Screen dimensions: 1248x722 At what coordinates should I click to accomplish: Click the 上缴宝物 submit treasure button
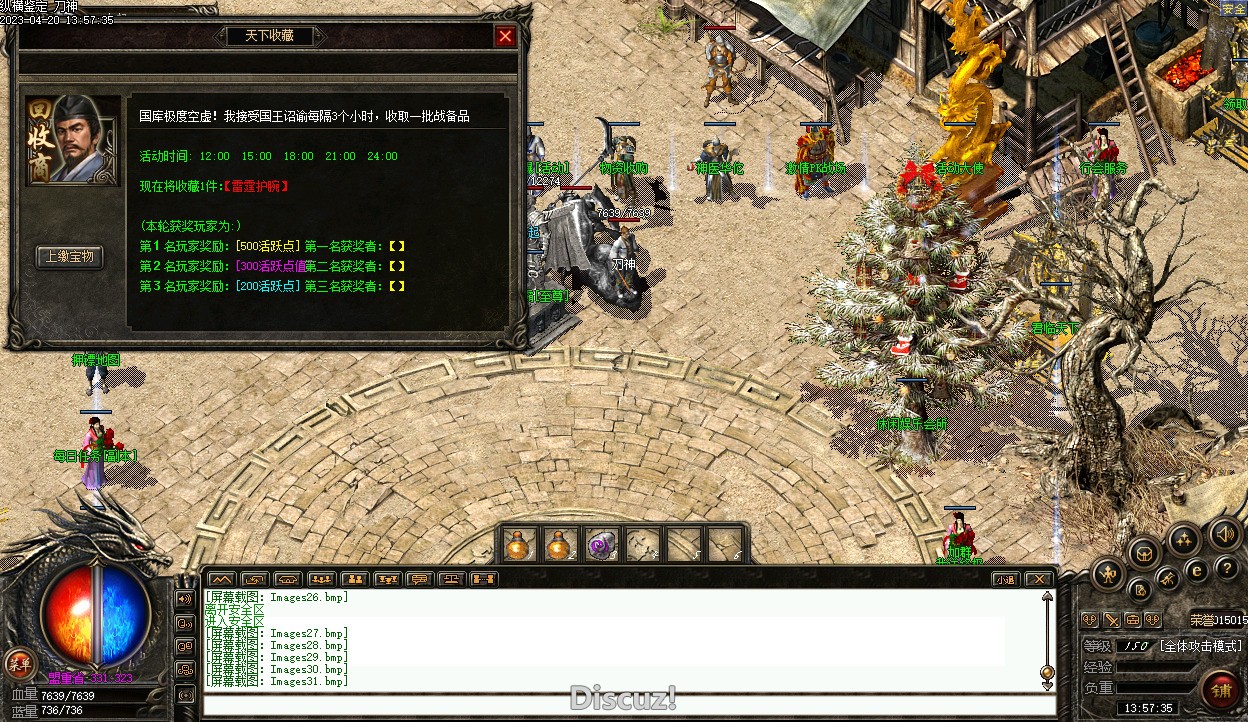point(70,256)
